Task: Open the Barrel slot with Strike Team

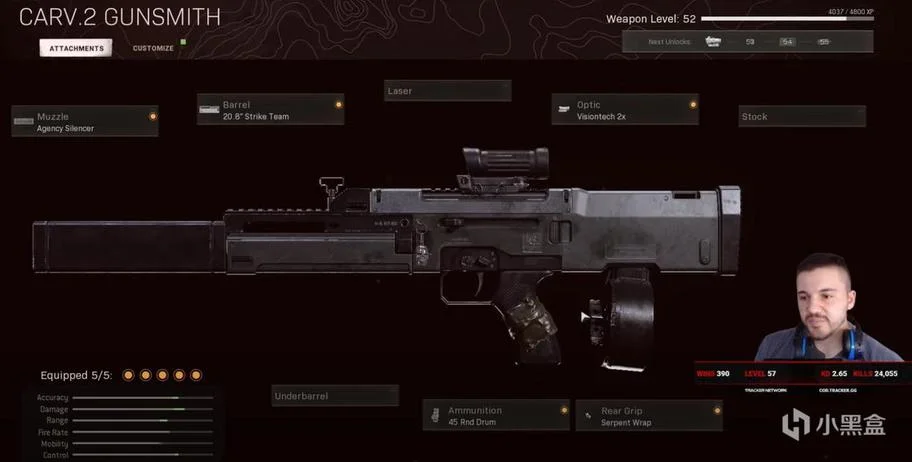Action: point(270,110)
